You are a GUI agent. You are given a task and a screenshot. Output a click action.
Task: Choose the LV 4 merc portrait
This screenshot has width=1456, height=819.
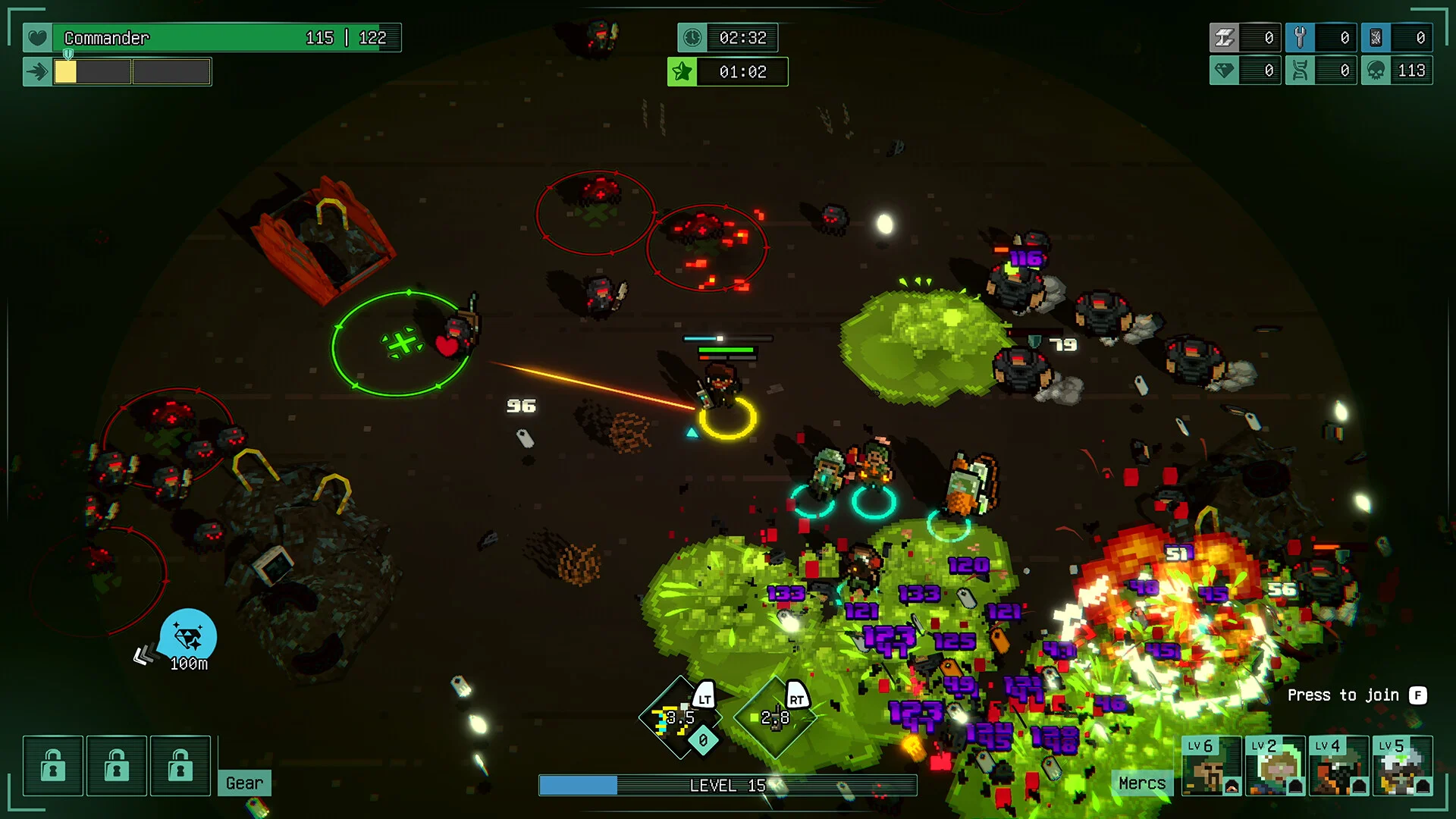click(1338, 765)
